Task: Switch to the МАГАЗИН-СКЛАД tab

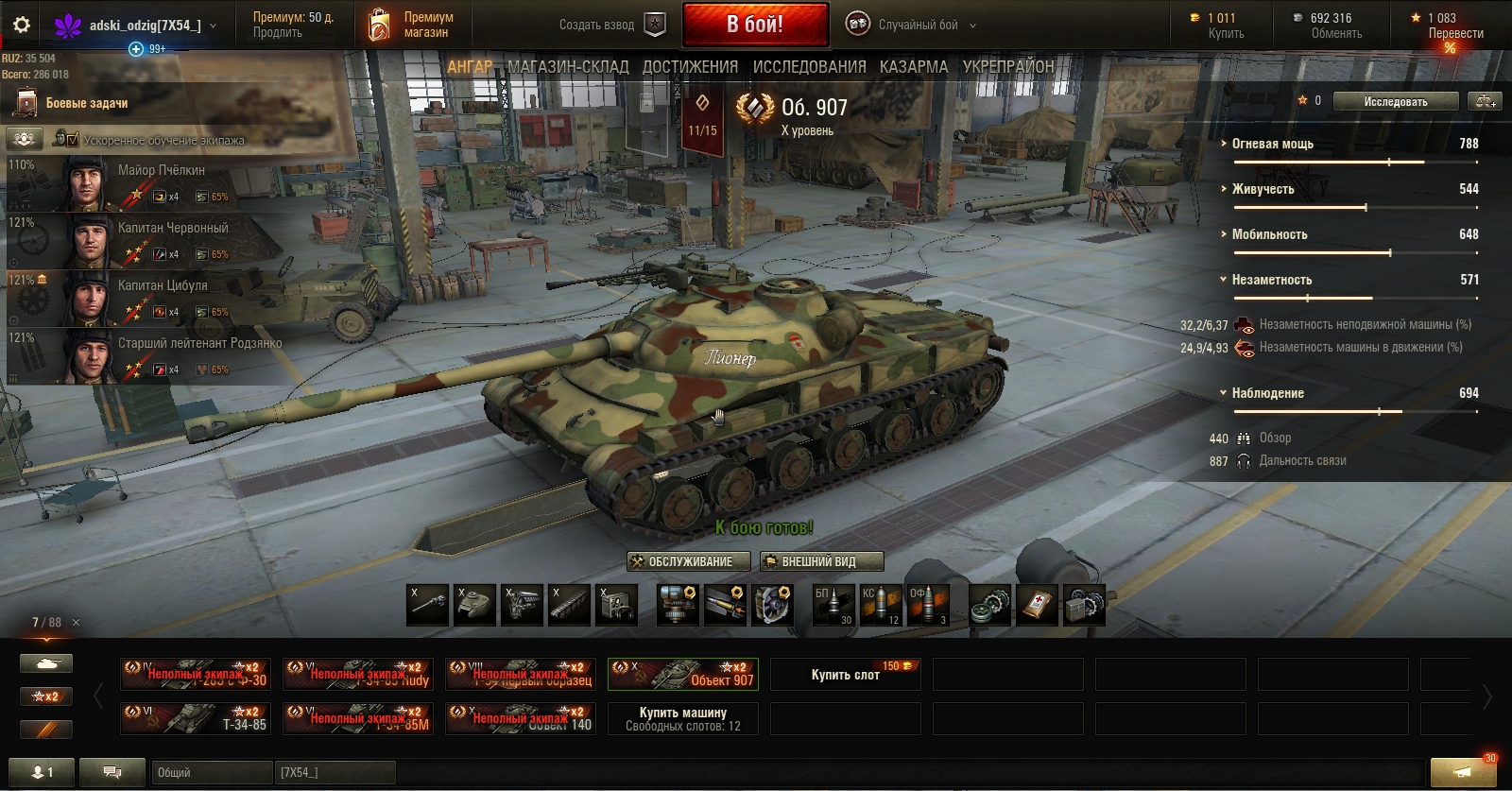Action: [567, 66]
